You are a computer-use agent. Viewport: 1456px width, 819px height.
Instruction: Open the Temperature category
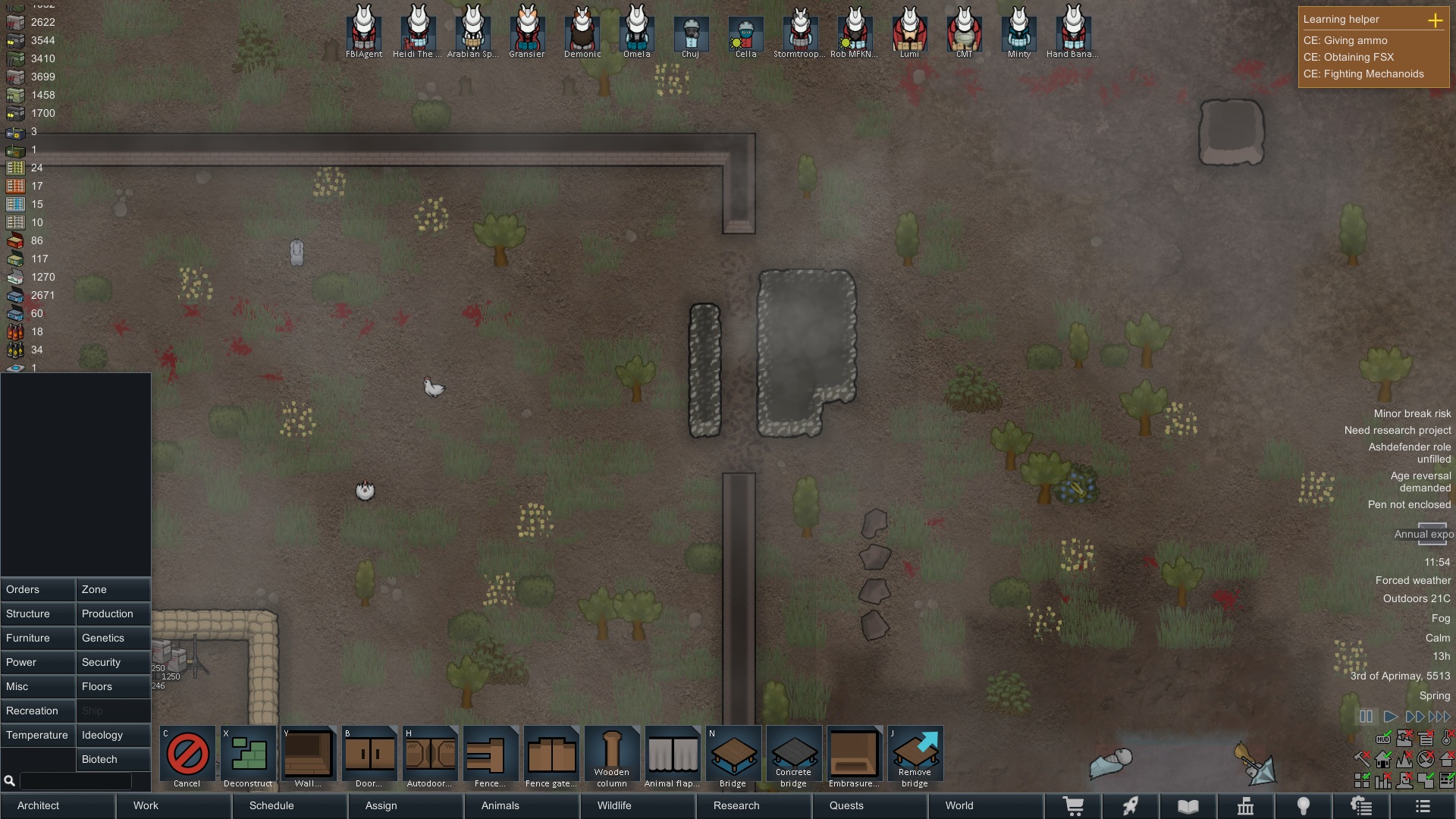[x=37, y=735]
